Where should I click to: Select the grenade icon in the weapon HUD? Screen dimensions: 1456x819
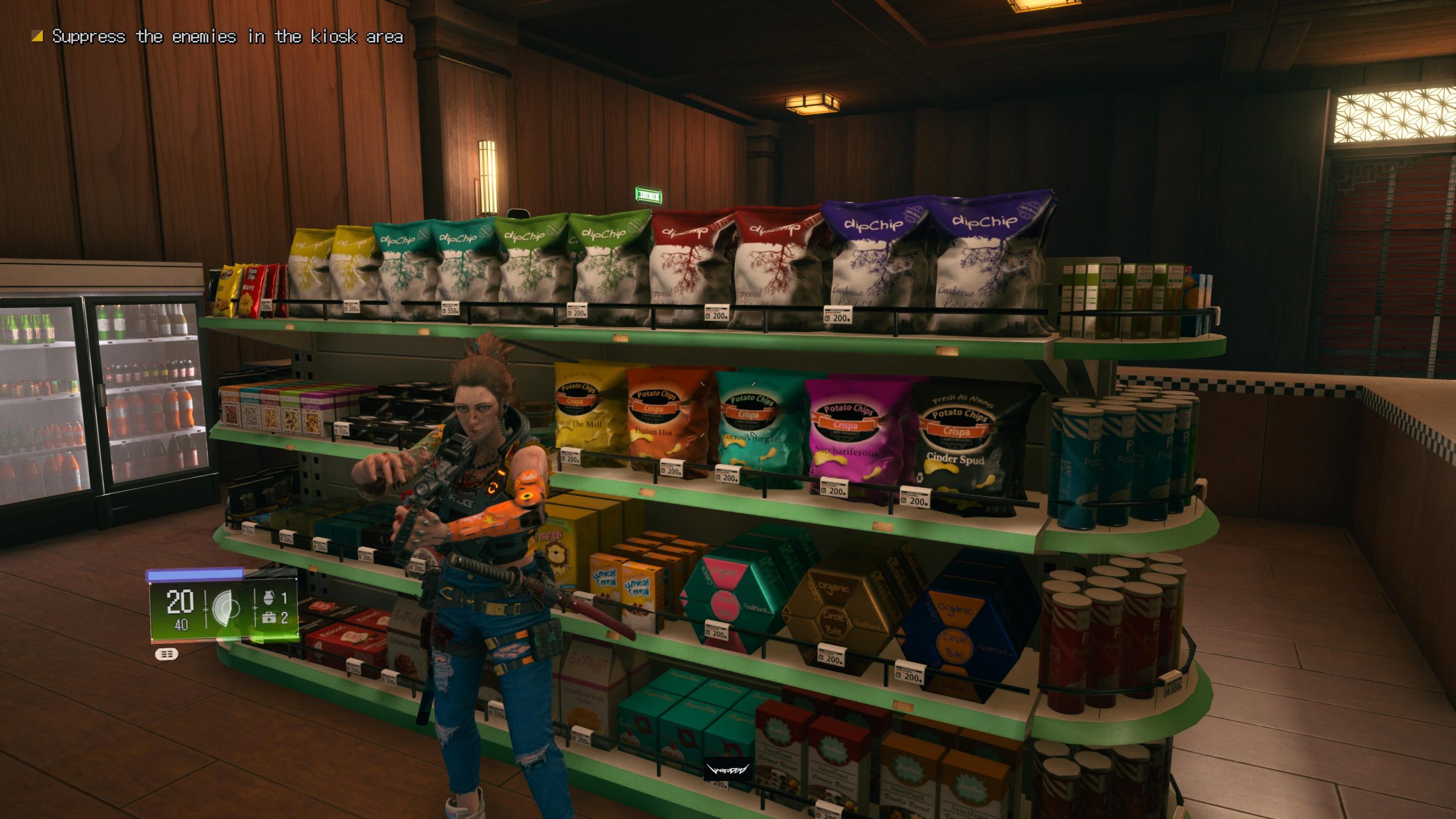point(269,597)
